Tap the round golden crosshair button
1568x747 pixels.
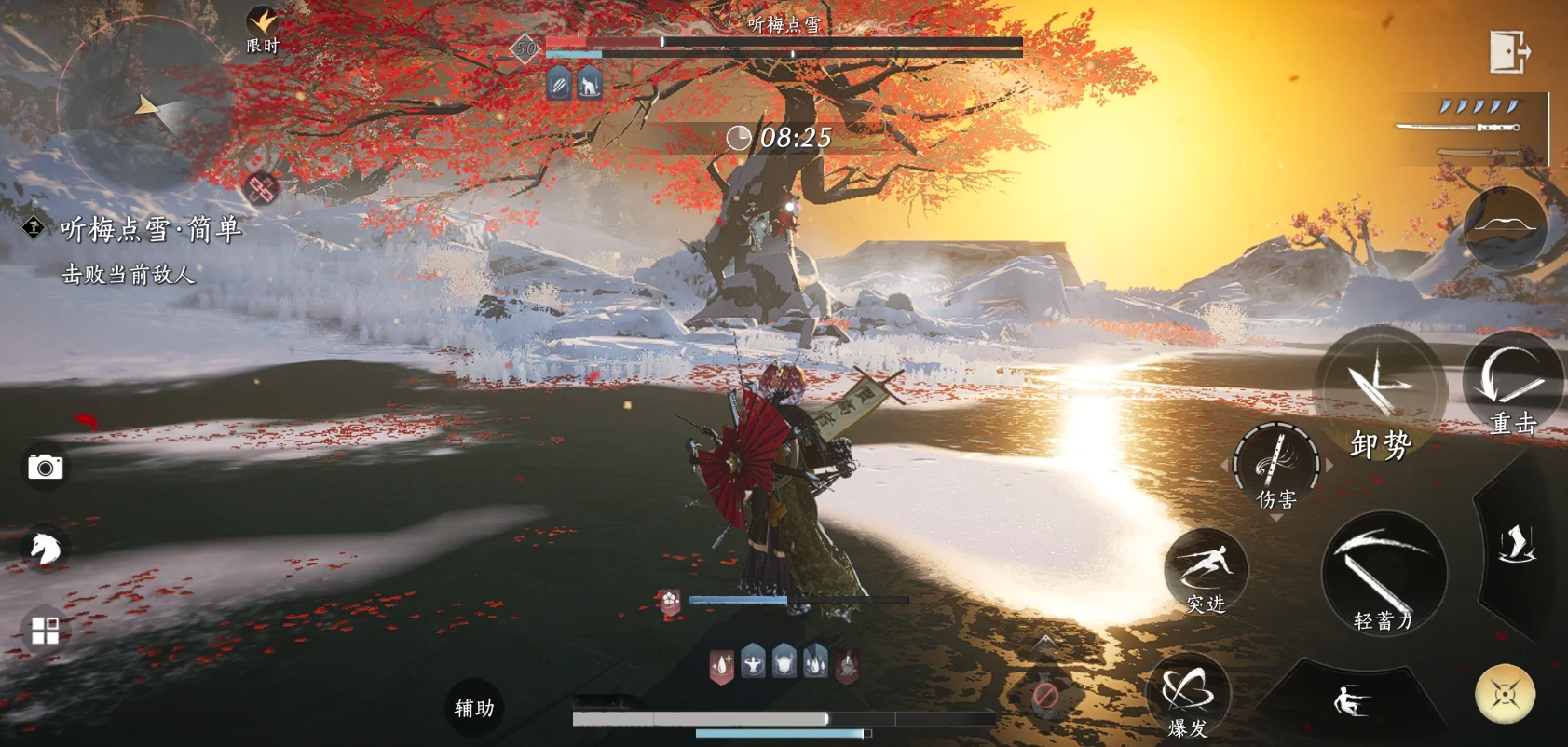click(x=1505, y=694)
